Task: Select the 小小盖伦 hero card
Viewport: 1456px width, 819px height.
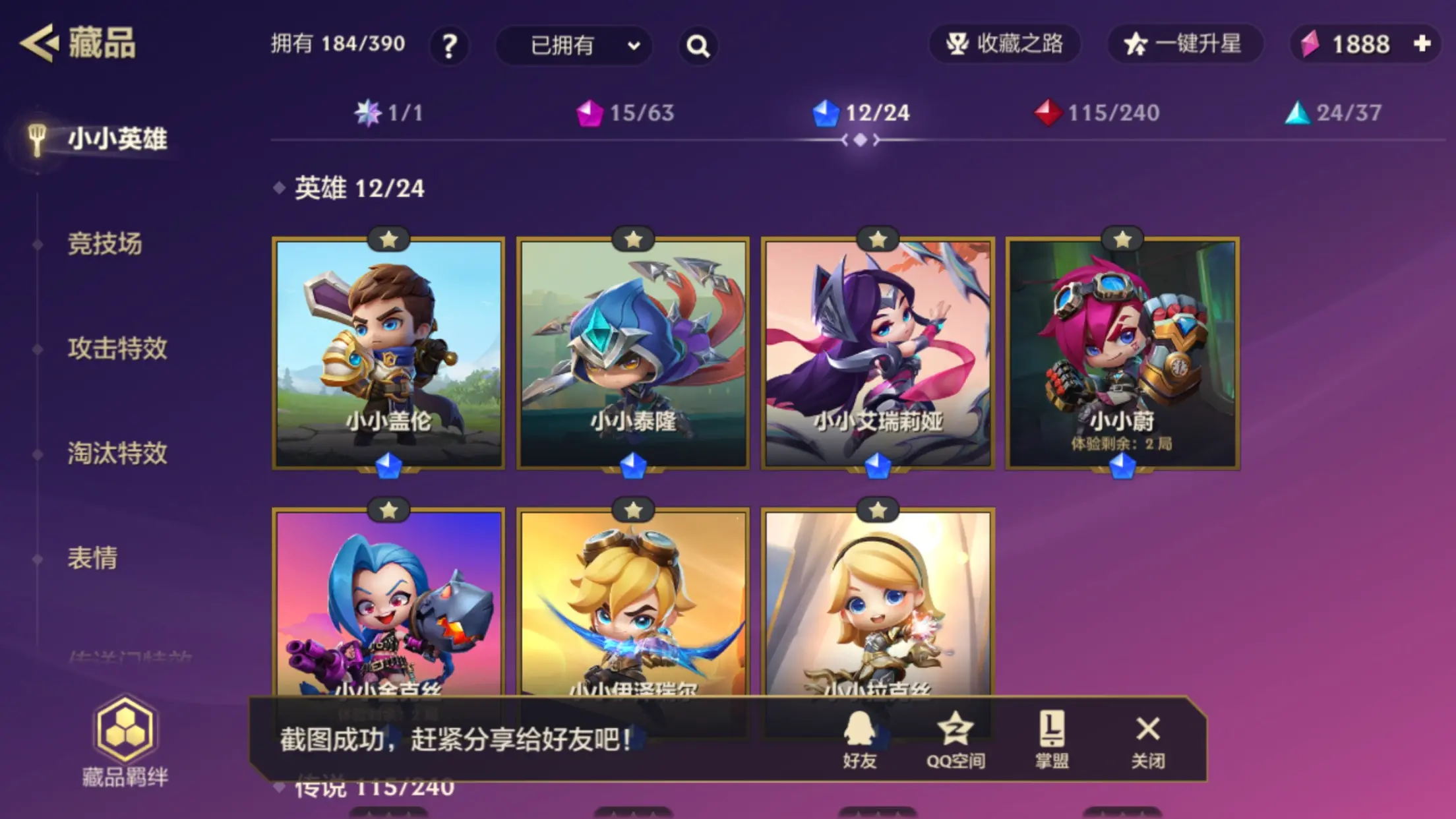Action: click(388, 353)
